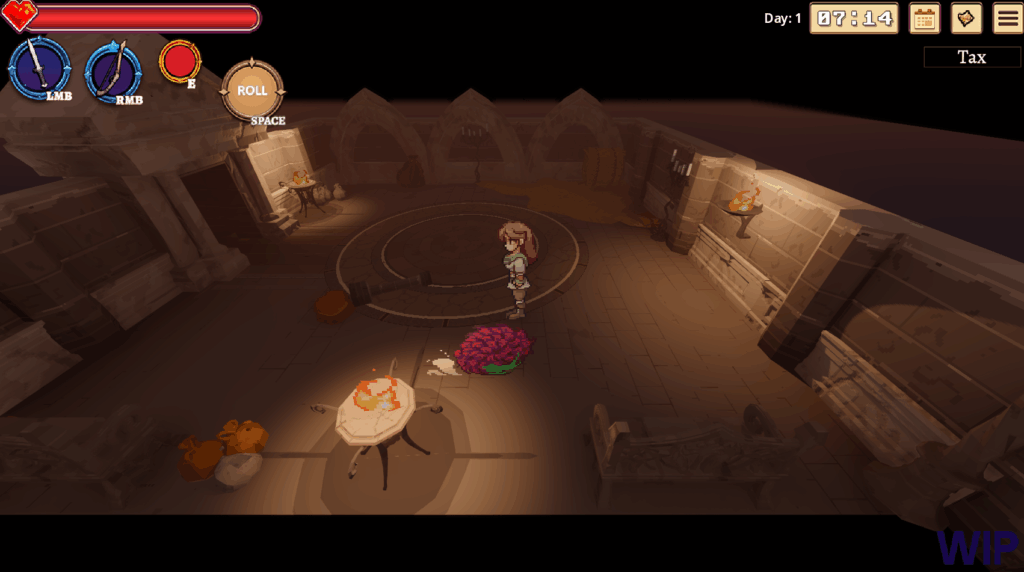
Task: Open the map scroll button
Action: (x=966, y=18)
